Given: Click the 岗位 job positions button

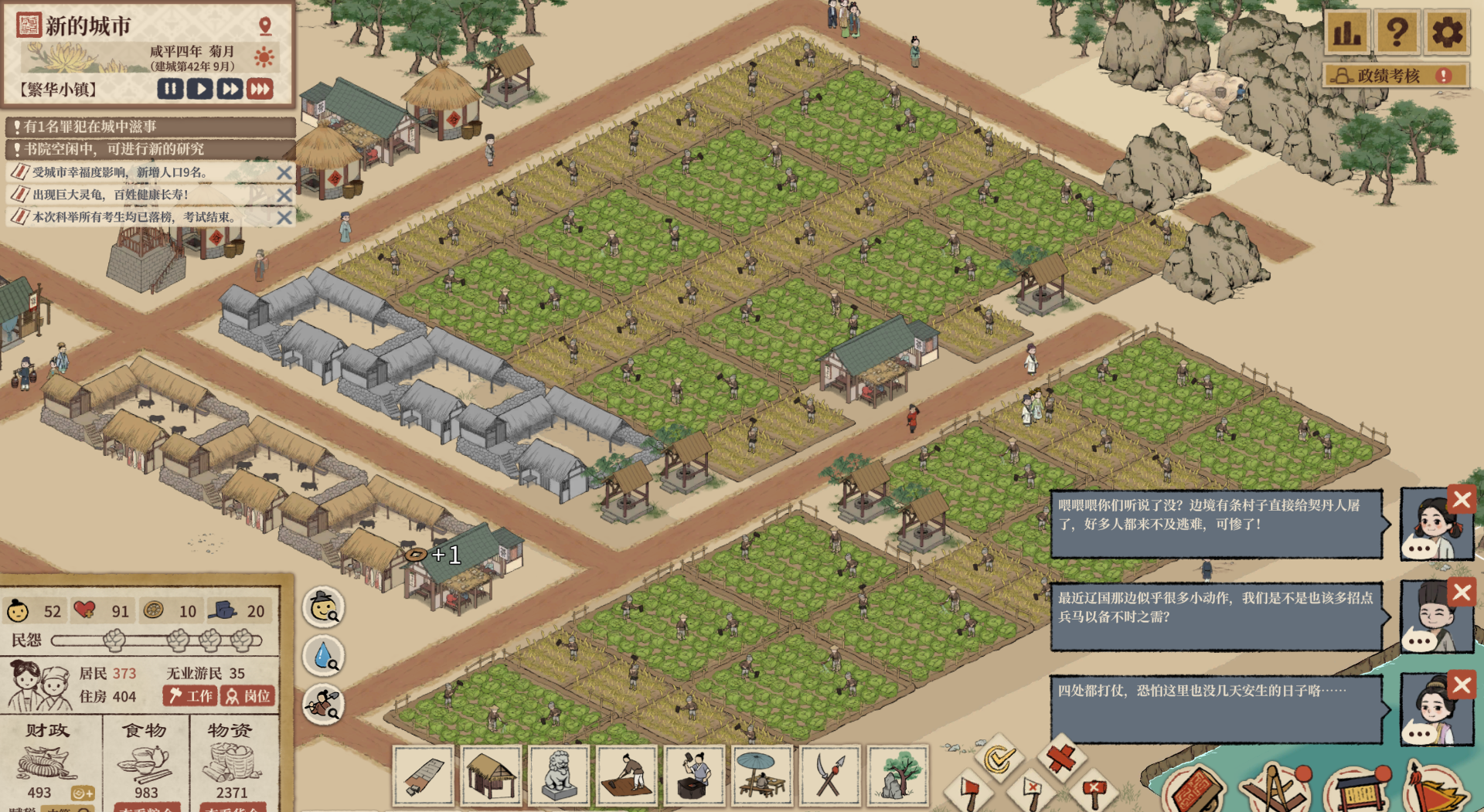Looking at the screenshot, I should (x=247, y=696).
